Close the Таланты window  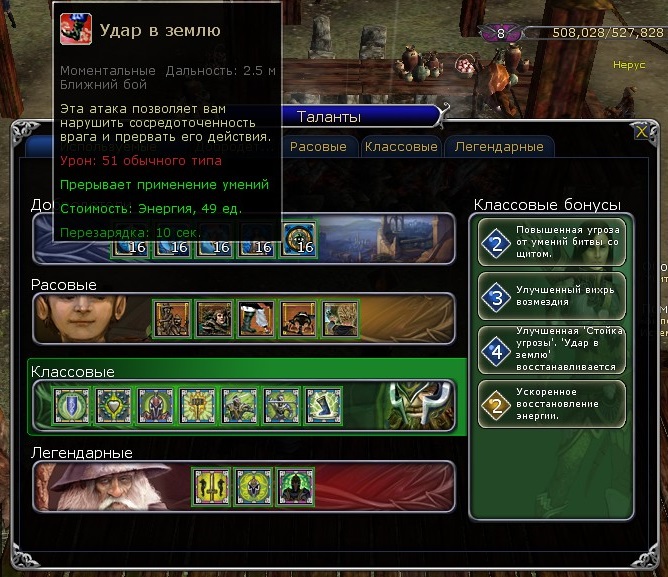641,131
